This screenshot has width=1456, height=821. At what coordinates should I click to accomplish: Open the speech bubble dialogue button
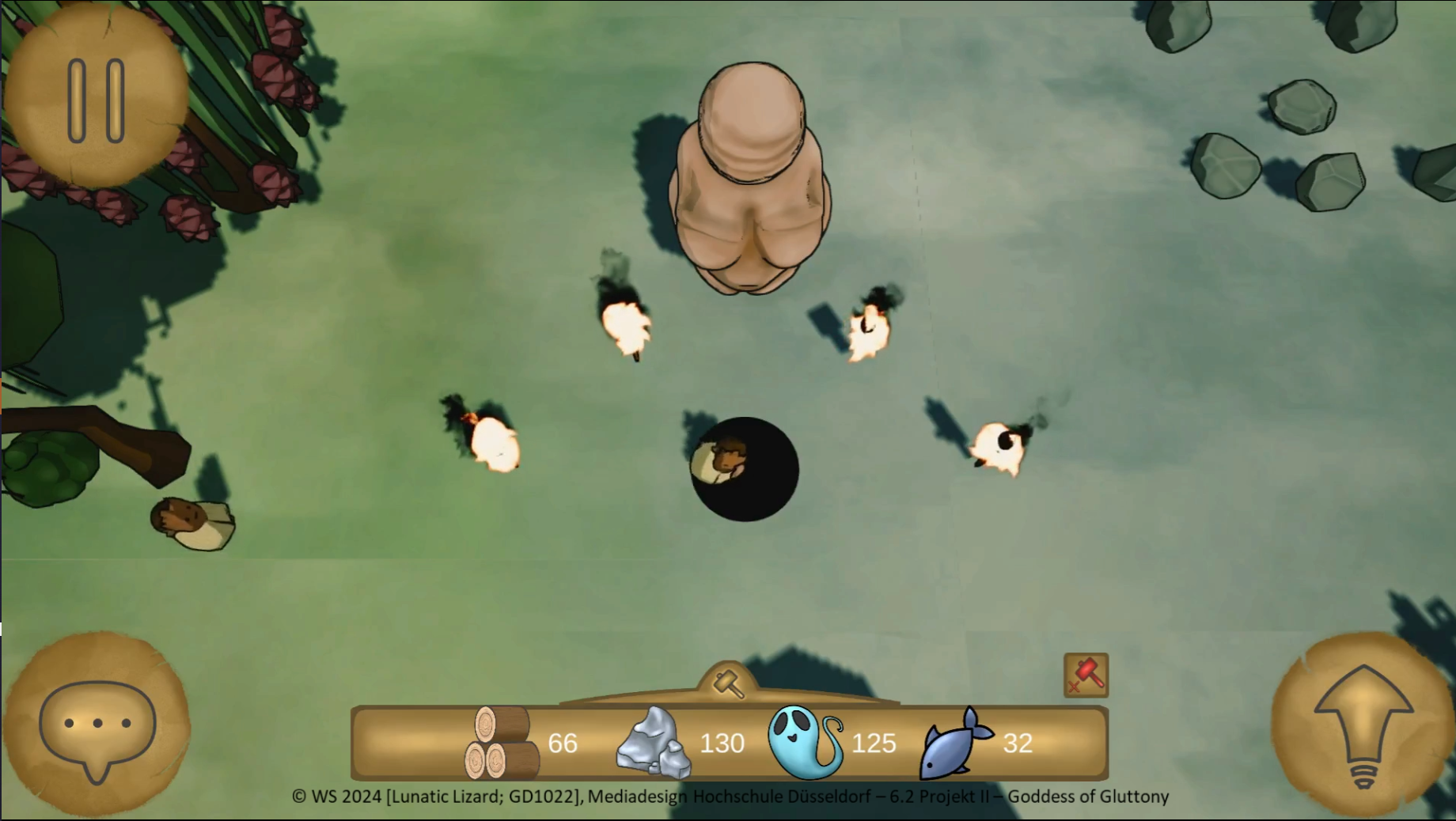click(x=97, y=725)
